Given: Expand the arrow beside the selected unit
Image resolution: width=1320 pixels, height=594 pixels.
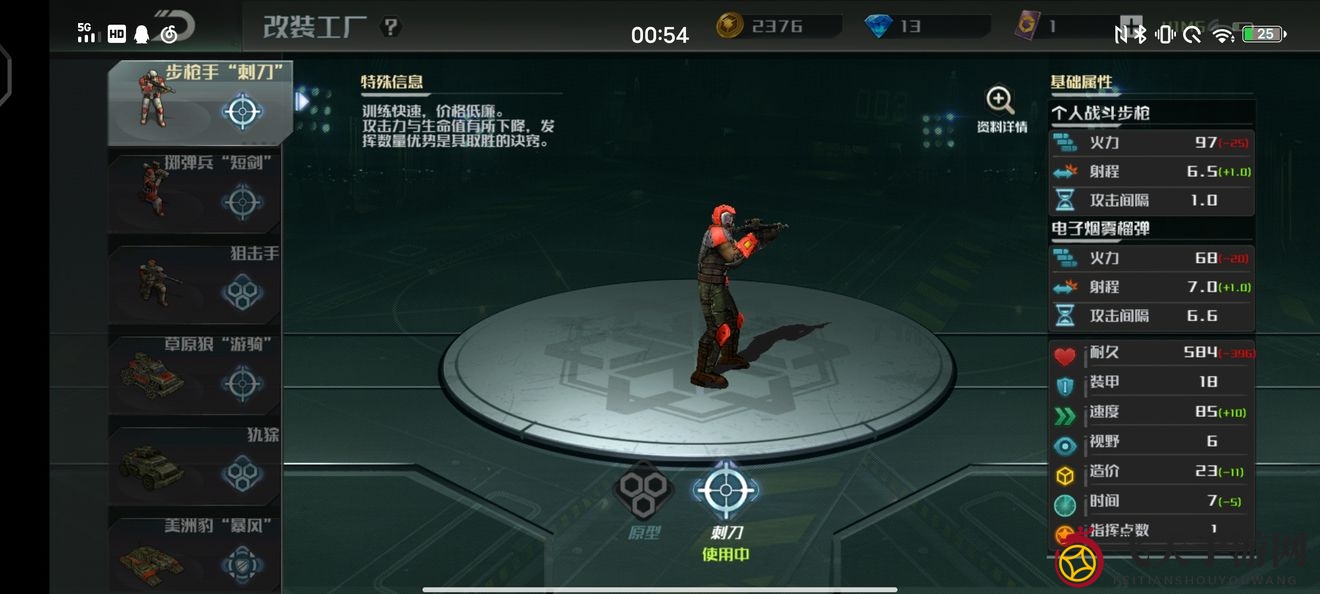Looking at the screenshot, I should coord(302,101).
